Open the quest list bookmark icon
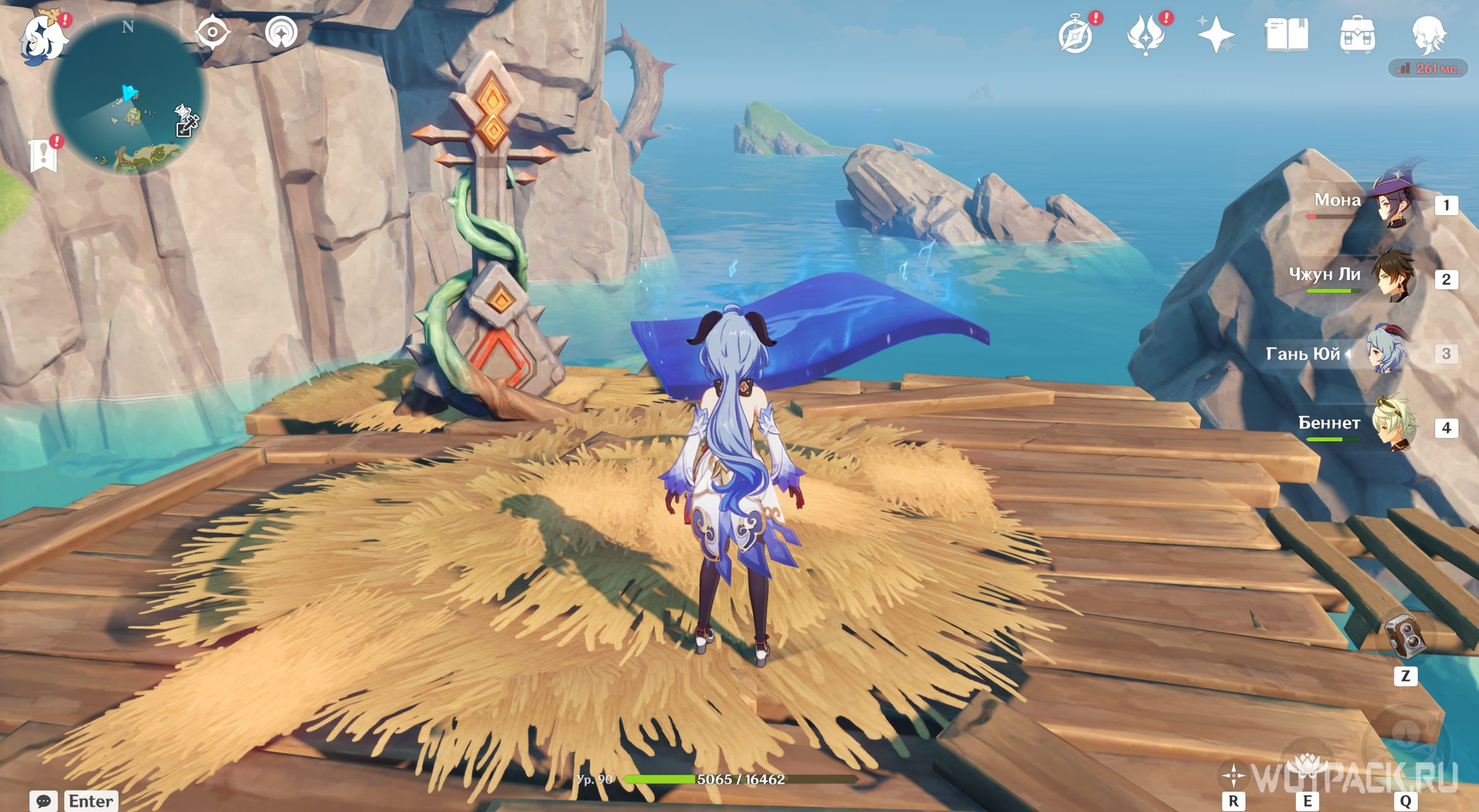This screenshot has height=812, width=1479. click(43, 154)
